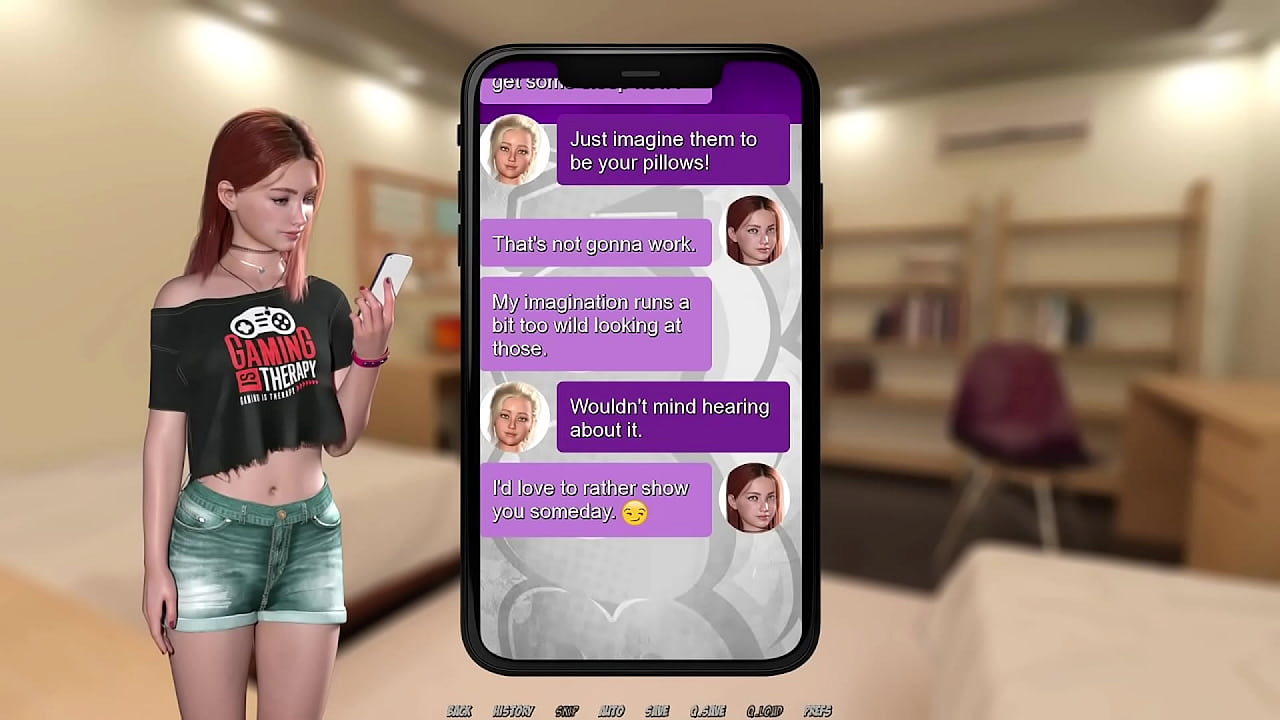Screen dimensions: 1280x720
Task: Open the dialogue History log
Action: 513,711
